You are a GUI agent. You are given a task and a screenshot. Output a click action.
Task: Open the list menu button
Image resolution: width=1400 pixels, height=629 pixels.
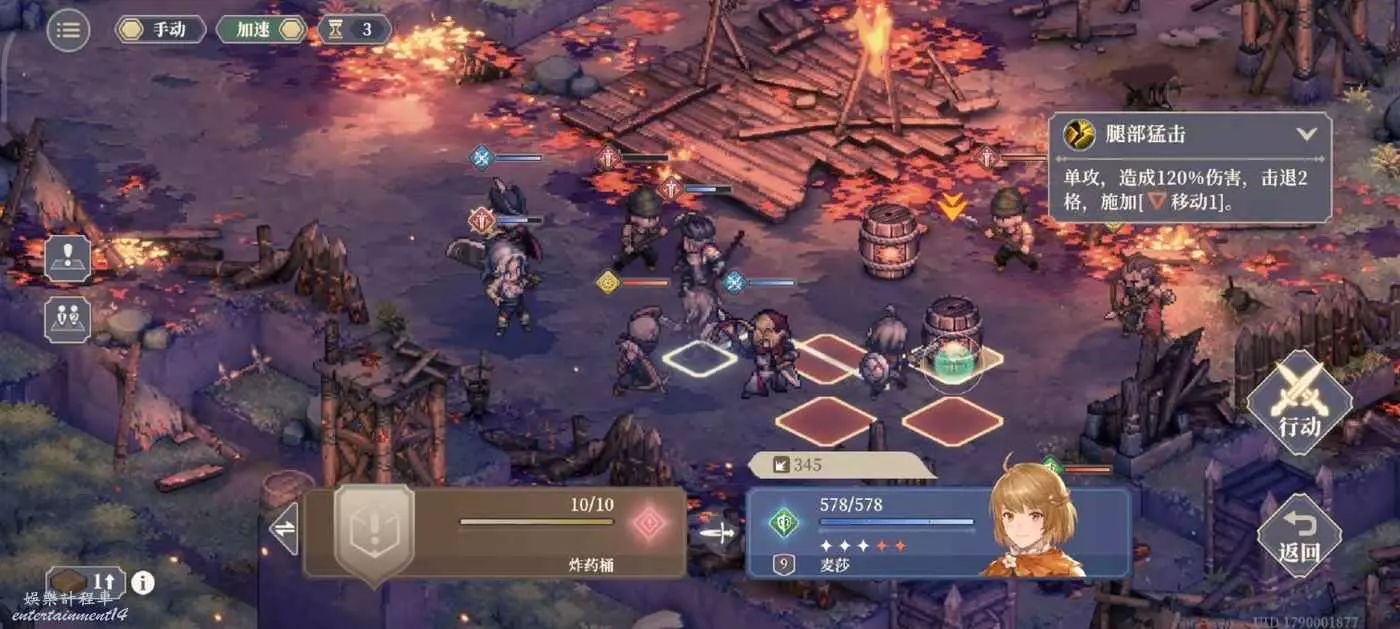point(68,30)
